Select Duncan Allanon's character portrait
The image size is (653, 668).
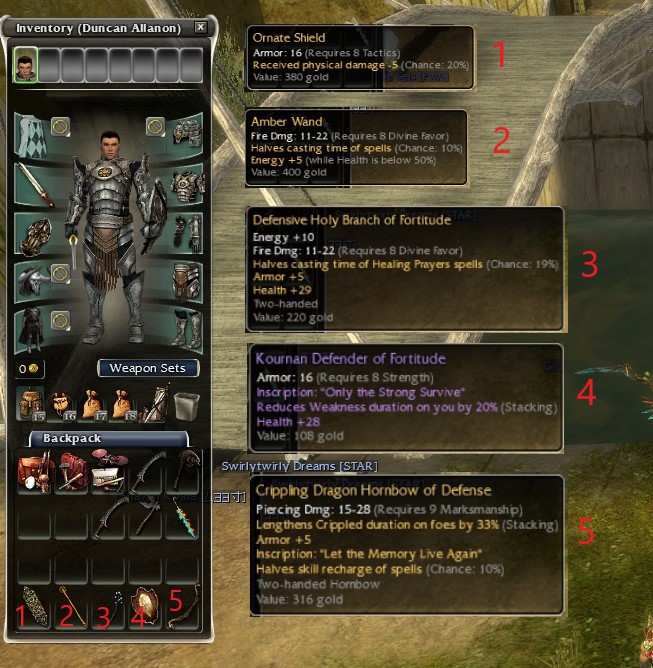click(25, 66)
